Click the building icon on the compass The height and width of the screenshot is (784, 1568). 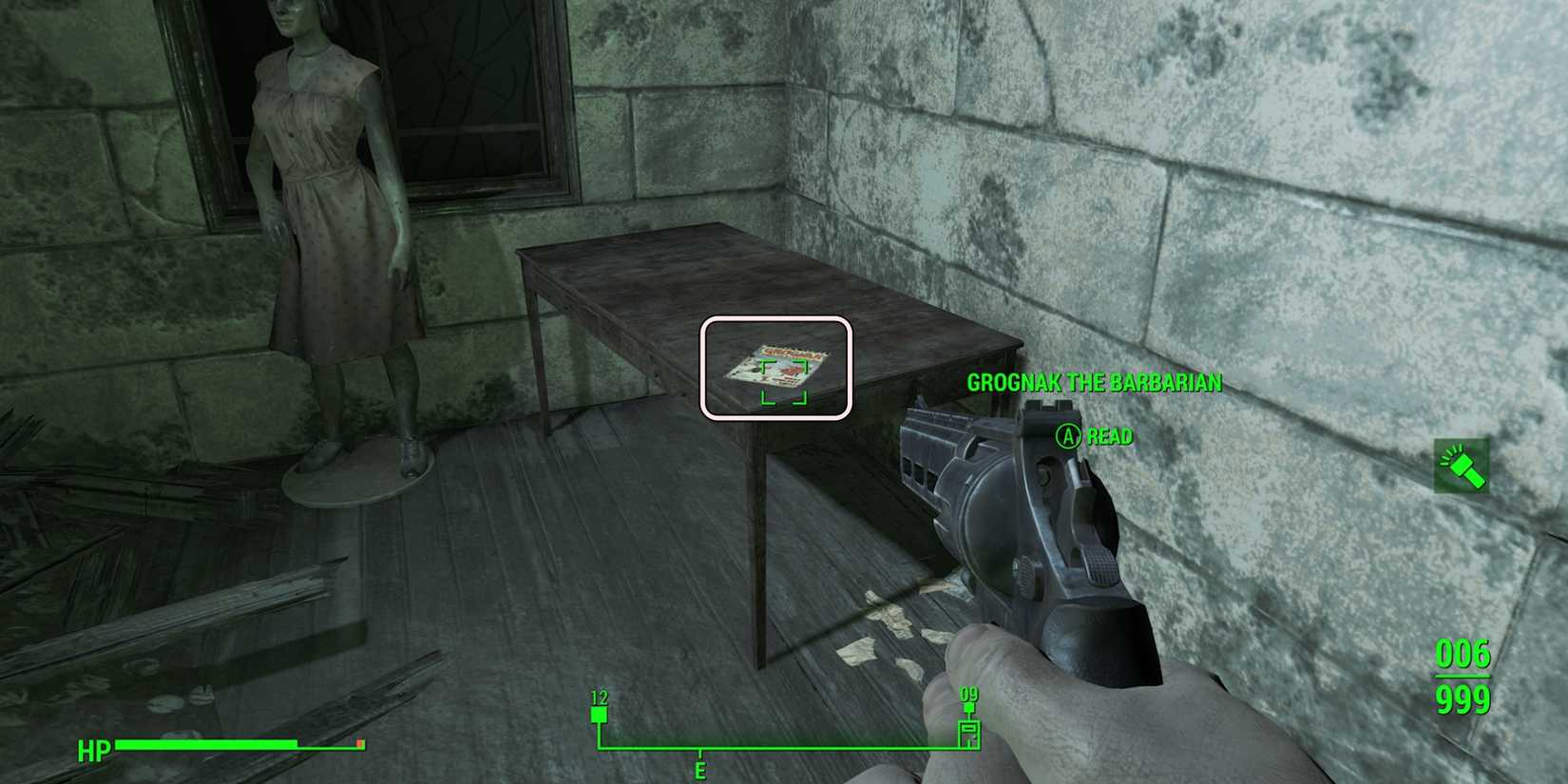969,732
